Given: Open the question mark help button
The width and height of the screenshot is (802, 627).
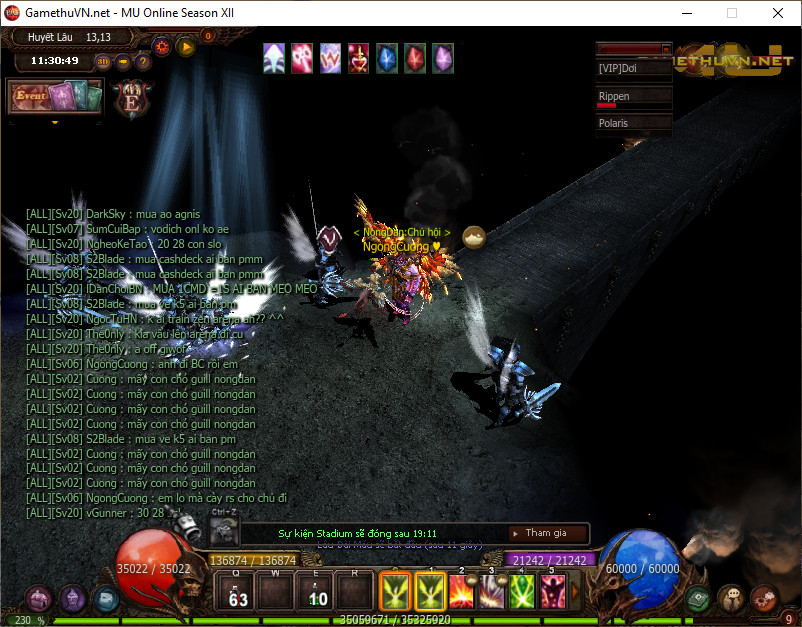Looking at the screenshot, I should pos(143,61).
